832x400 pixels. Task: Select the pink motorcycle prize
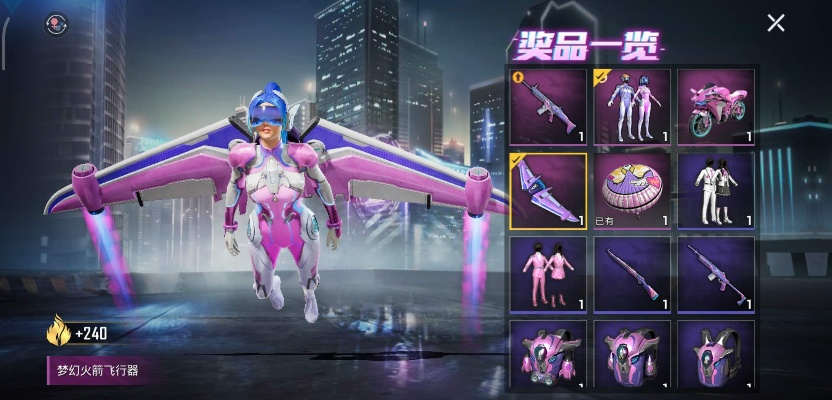[x=716, y=107]
